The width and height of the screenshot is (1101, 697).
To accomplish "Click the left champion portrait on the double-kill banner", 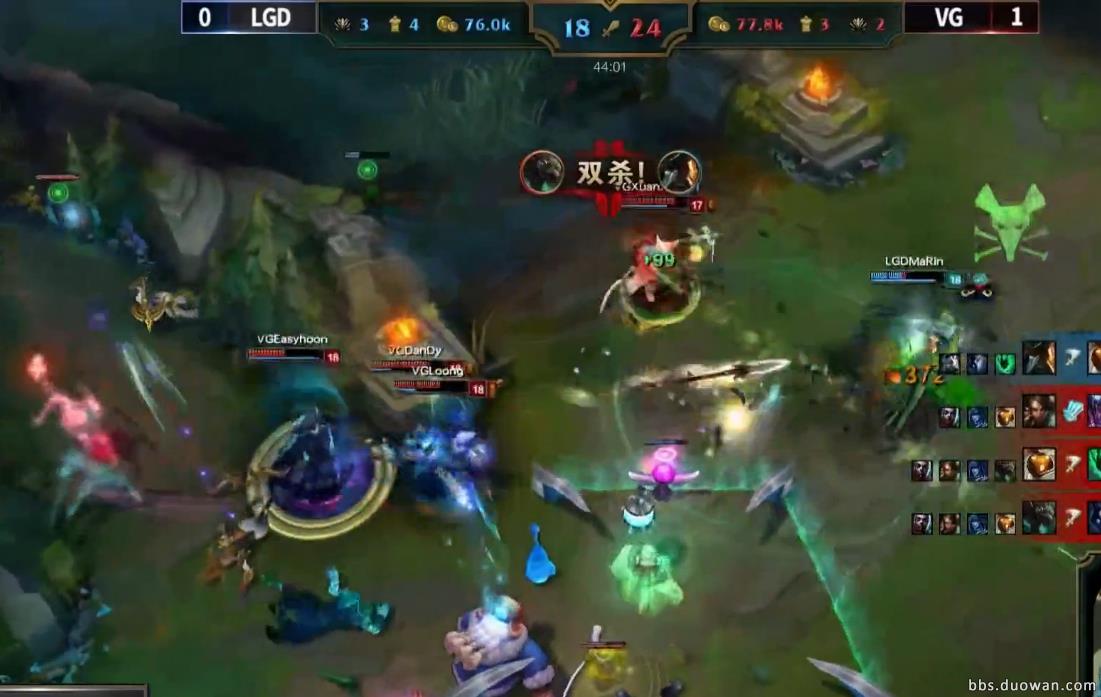I will pos(542,172).
